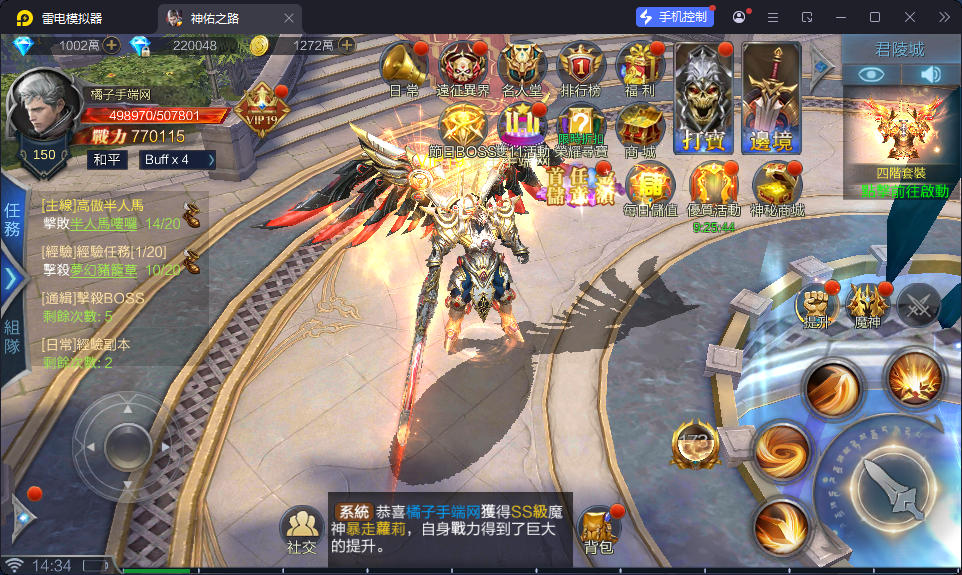Toggle the eye visibility button
Viewport: 962px width, 575px height.
pyautogui.click(x=872, y=74)
